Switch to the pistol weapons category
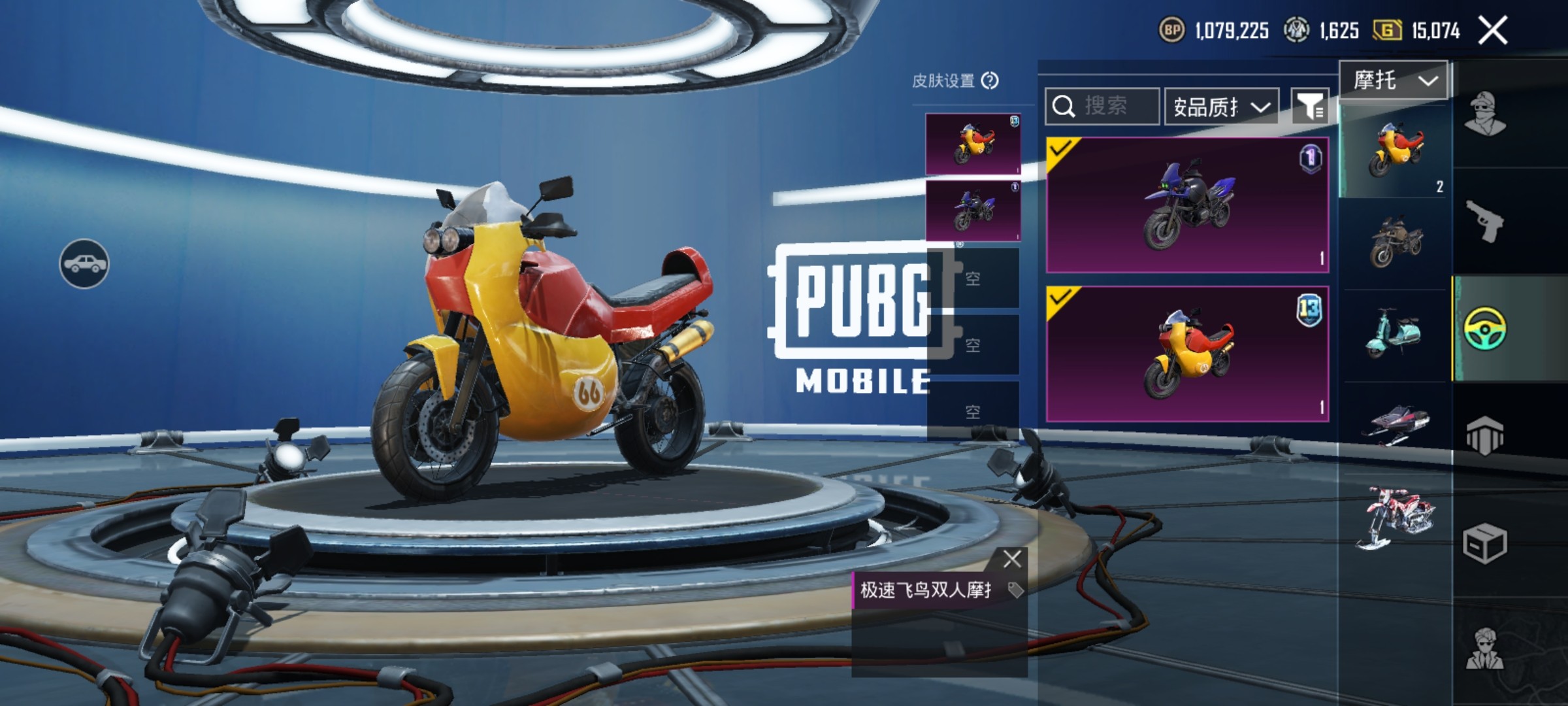Image resolution: width=1568 pixels, height=706 pixels. pos(1484,221)
